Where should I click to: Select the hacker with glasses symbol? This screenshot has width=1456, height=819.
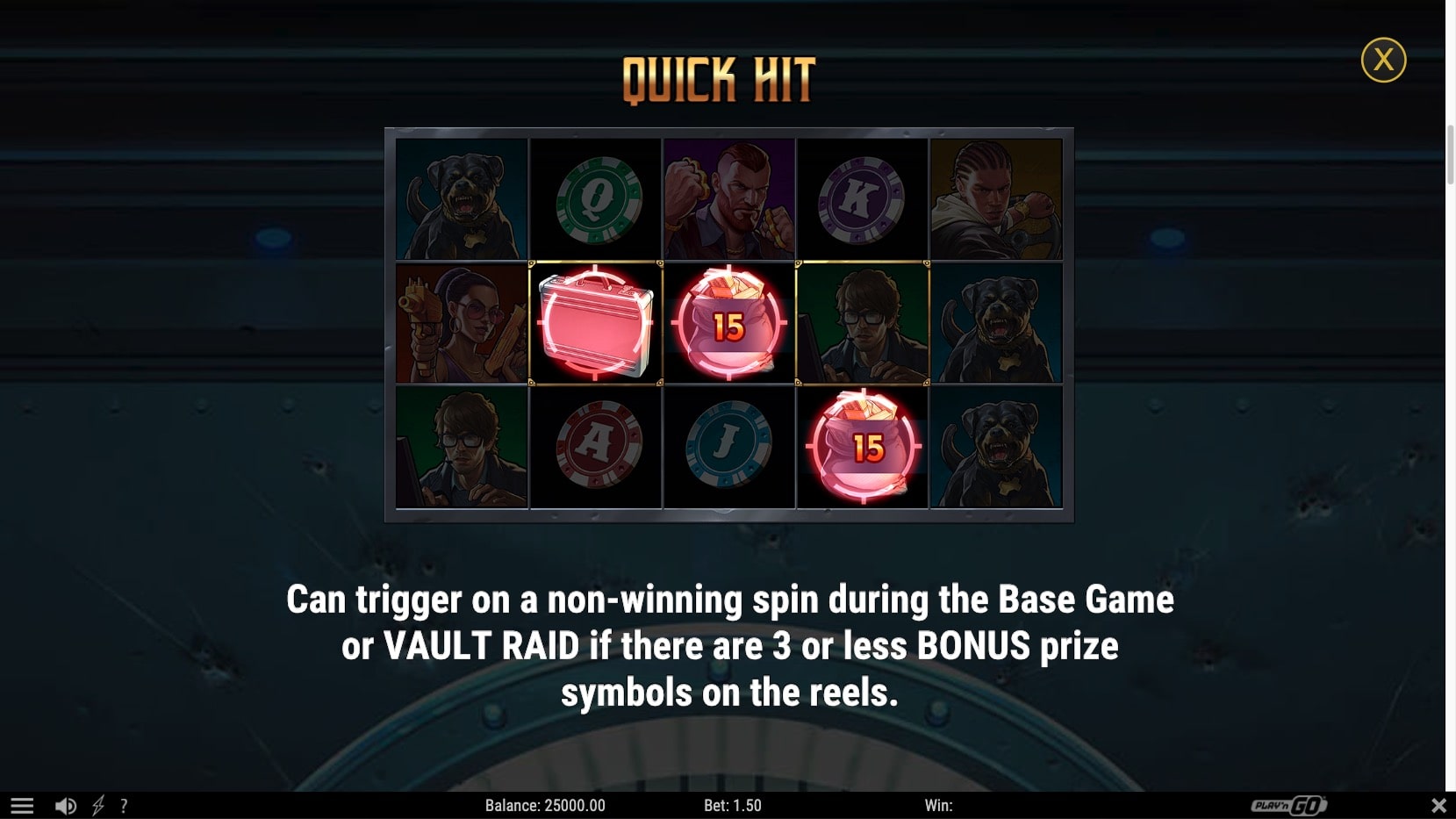[x=863, y=323]
